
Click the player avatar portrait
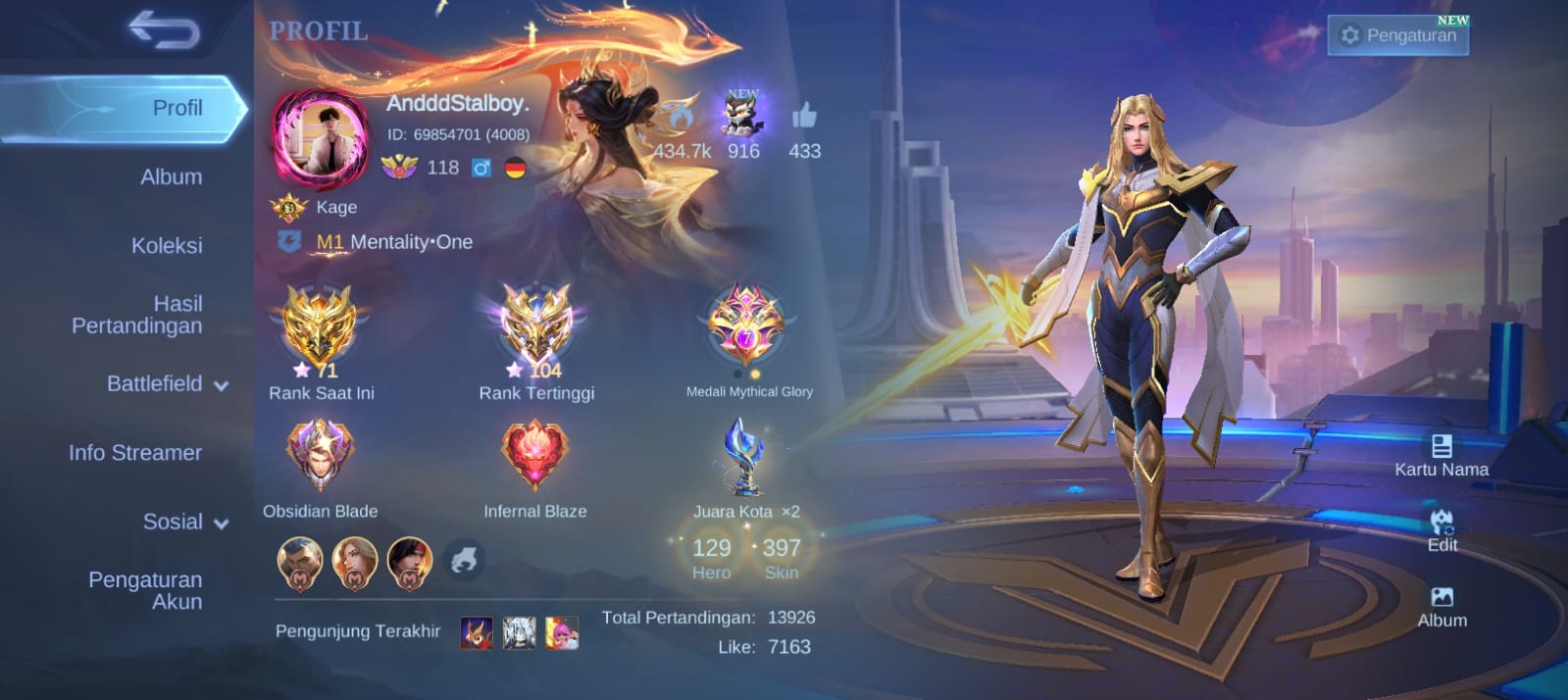[x=320, y=139]
